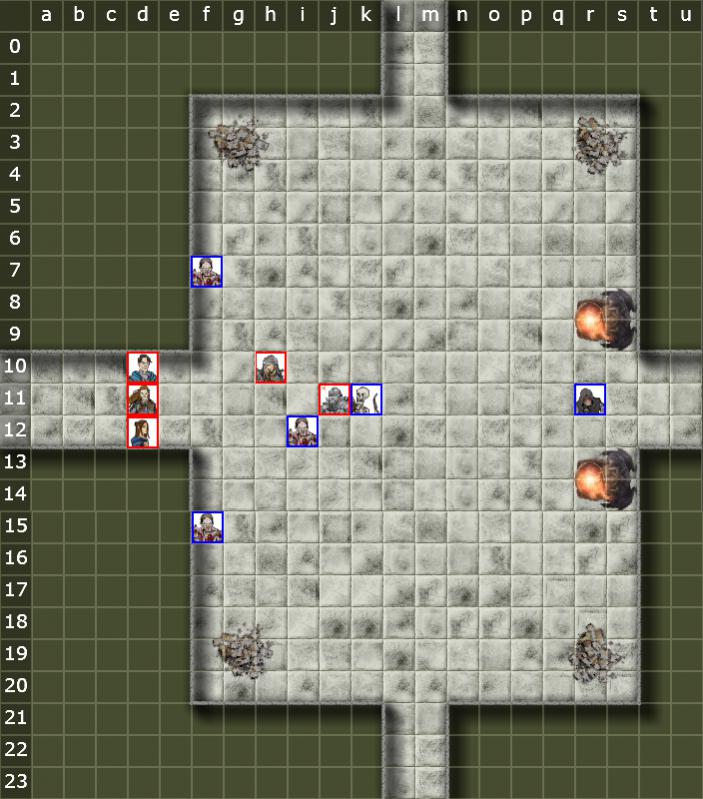
Task: Select the blue-bordered dark hooded cultist token
Action: click(x=590, y=399)
